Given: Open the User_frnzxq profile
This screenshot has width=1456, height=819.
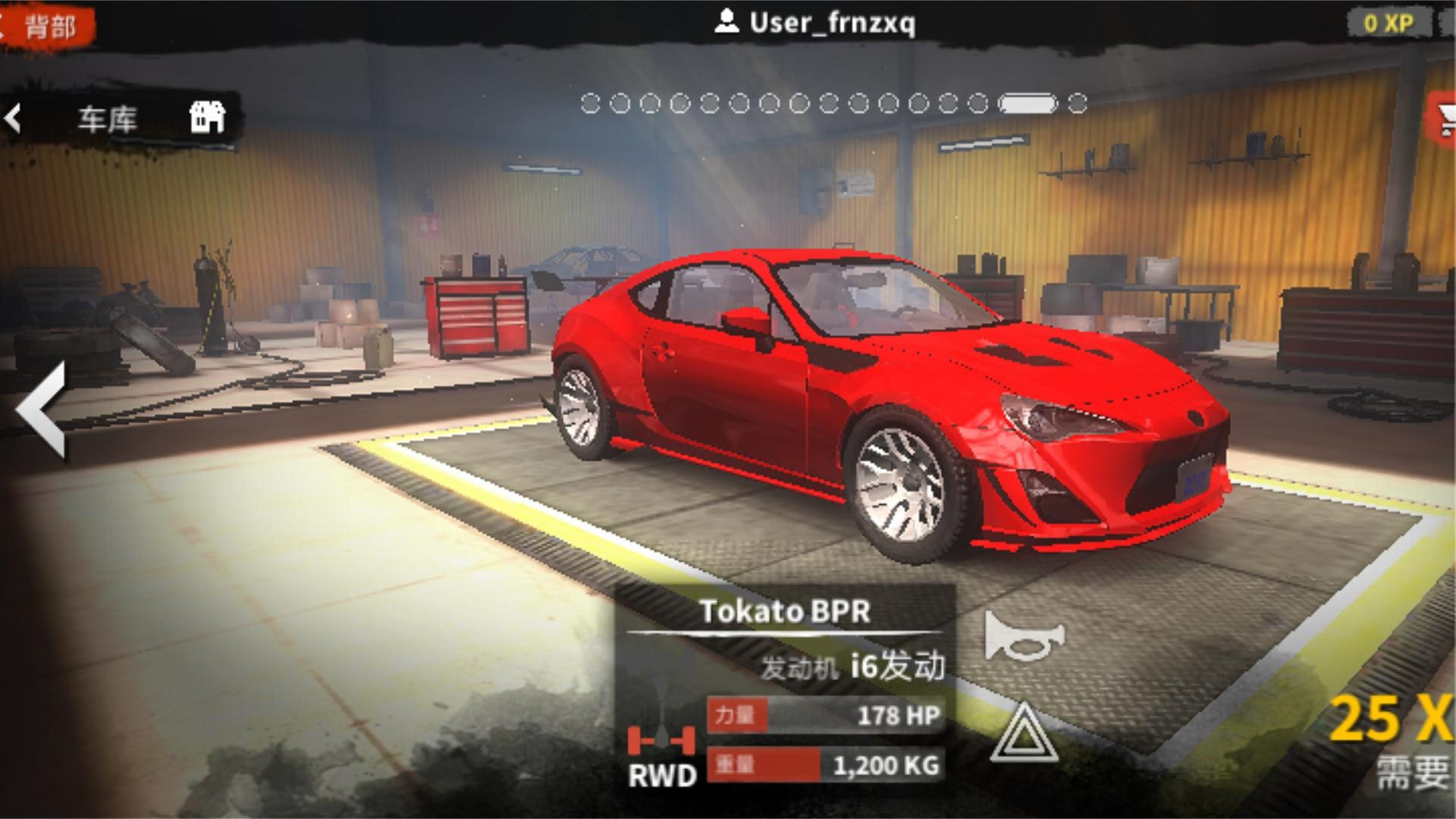Looking at the screenshot, I should tap(815, 23).
